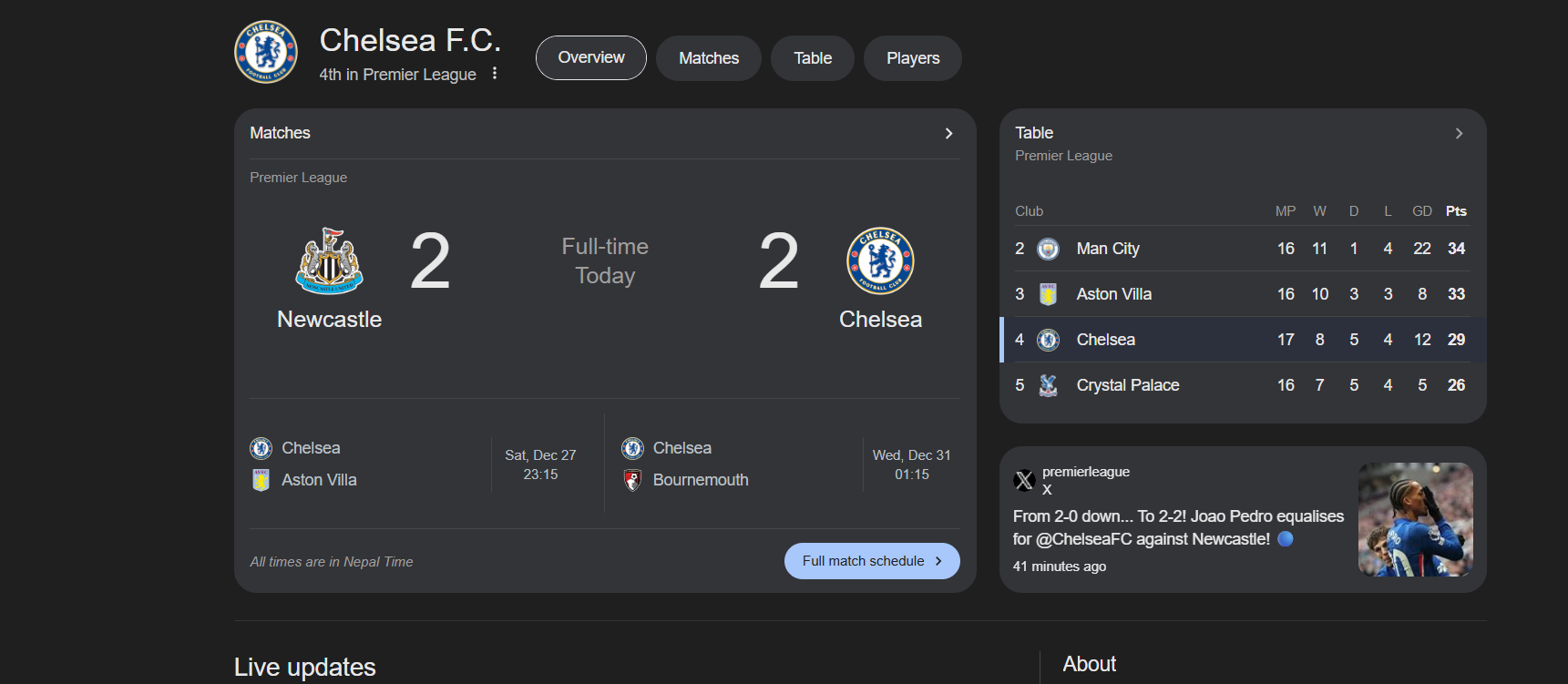1568x684 pixels.
Task: Click the Full match schedule button
Action: (871, 561)
